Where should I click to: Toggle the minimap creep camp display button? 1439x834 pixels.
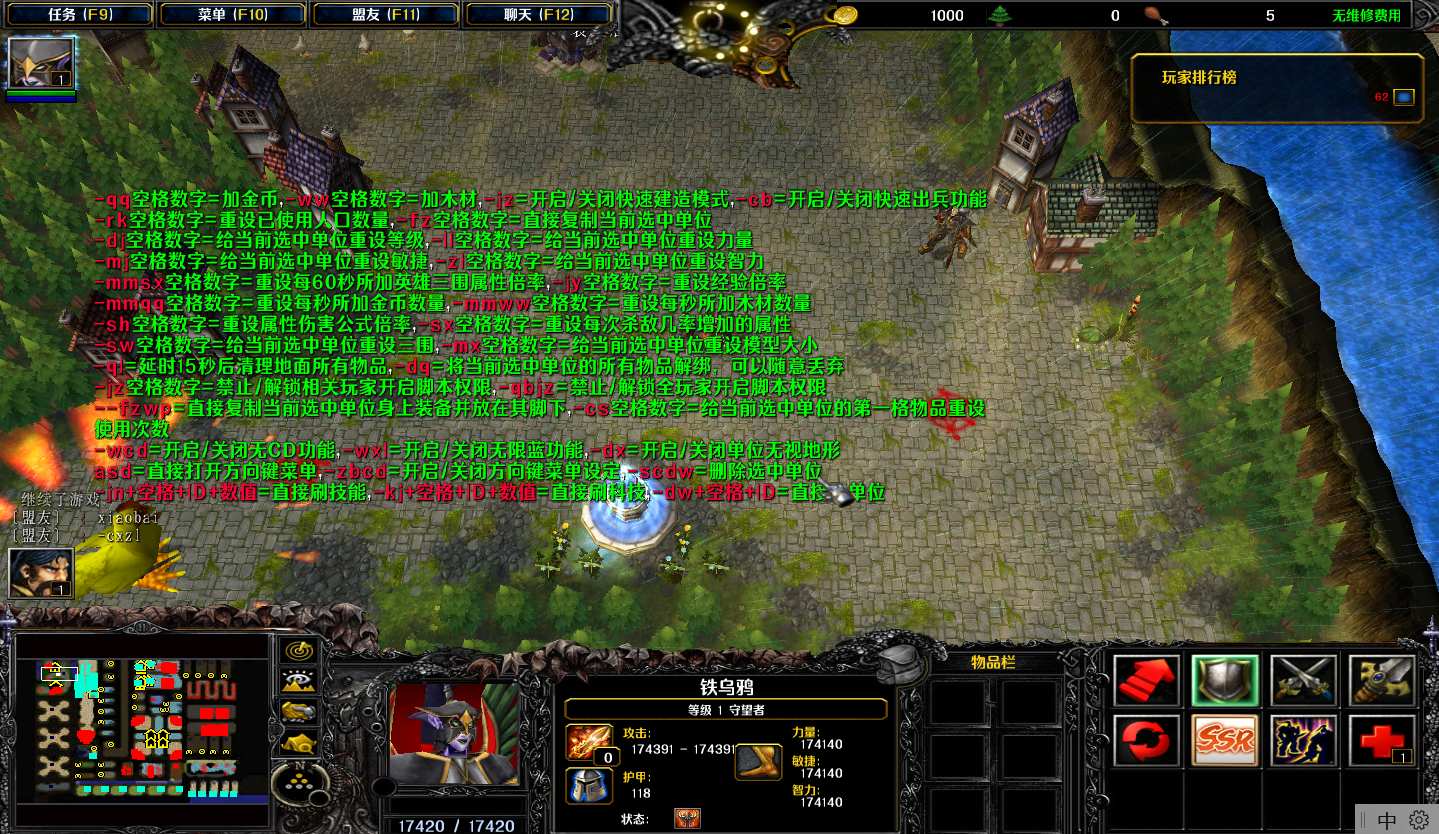click(x=297, y=742)
